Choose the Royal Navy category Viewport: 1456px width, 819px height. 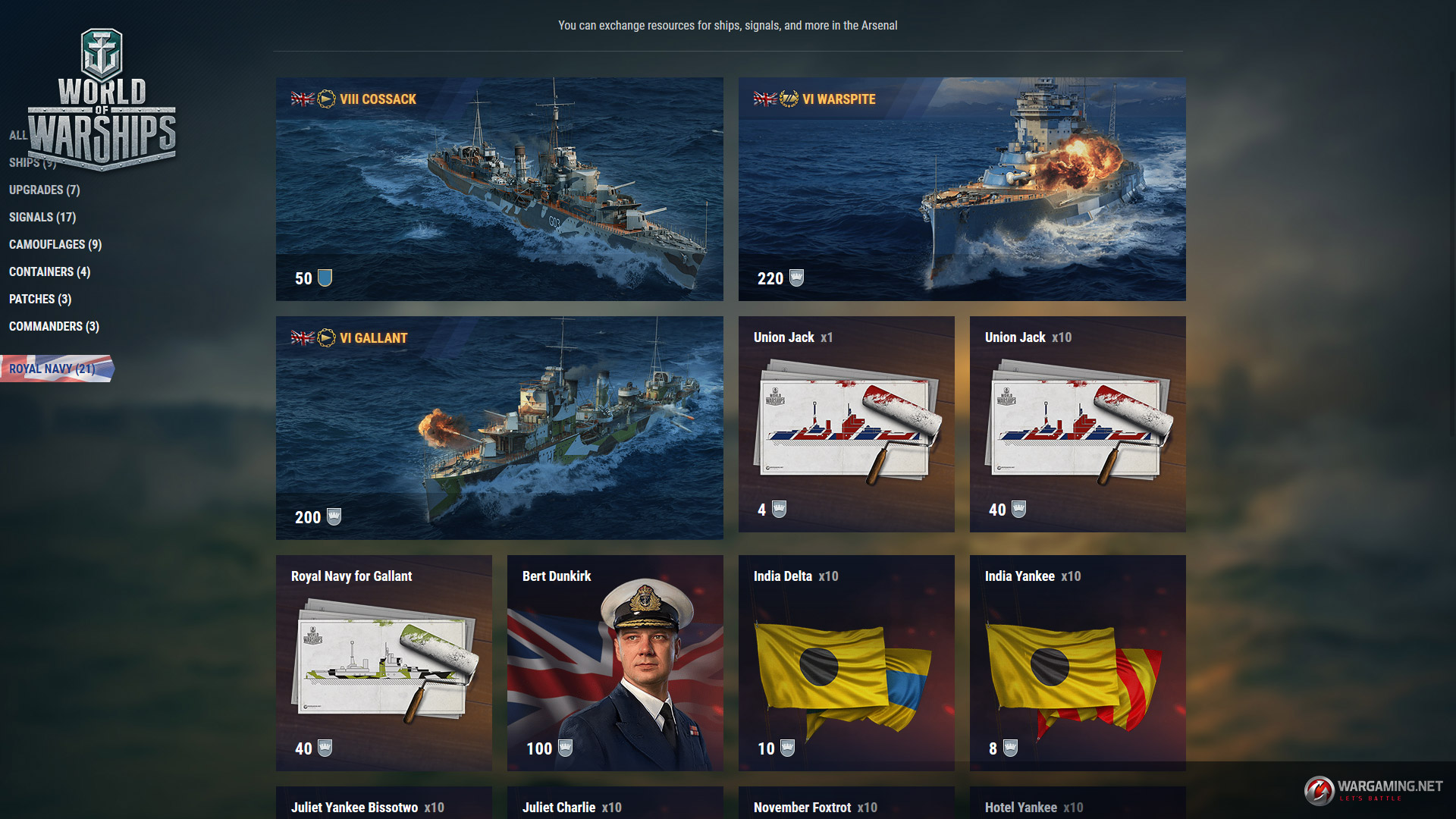pos(52,369)
